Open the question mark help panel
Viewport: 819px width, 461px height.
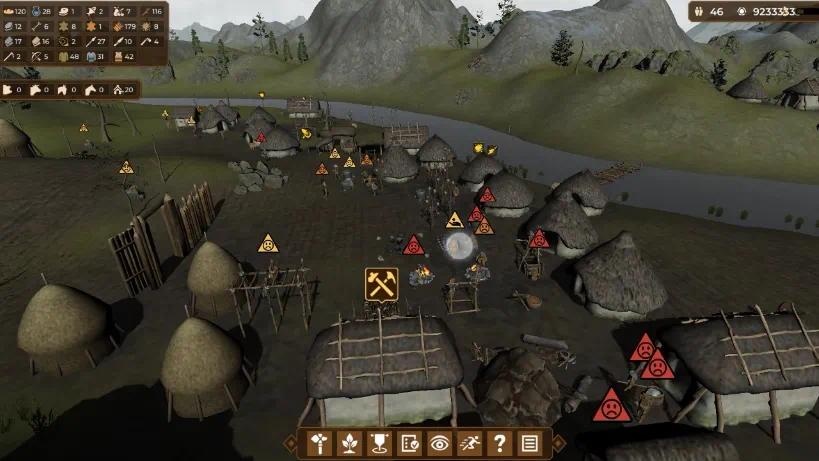499,442
